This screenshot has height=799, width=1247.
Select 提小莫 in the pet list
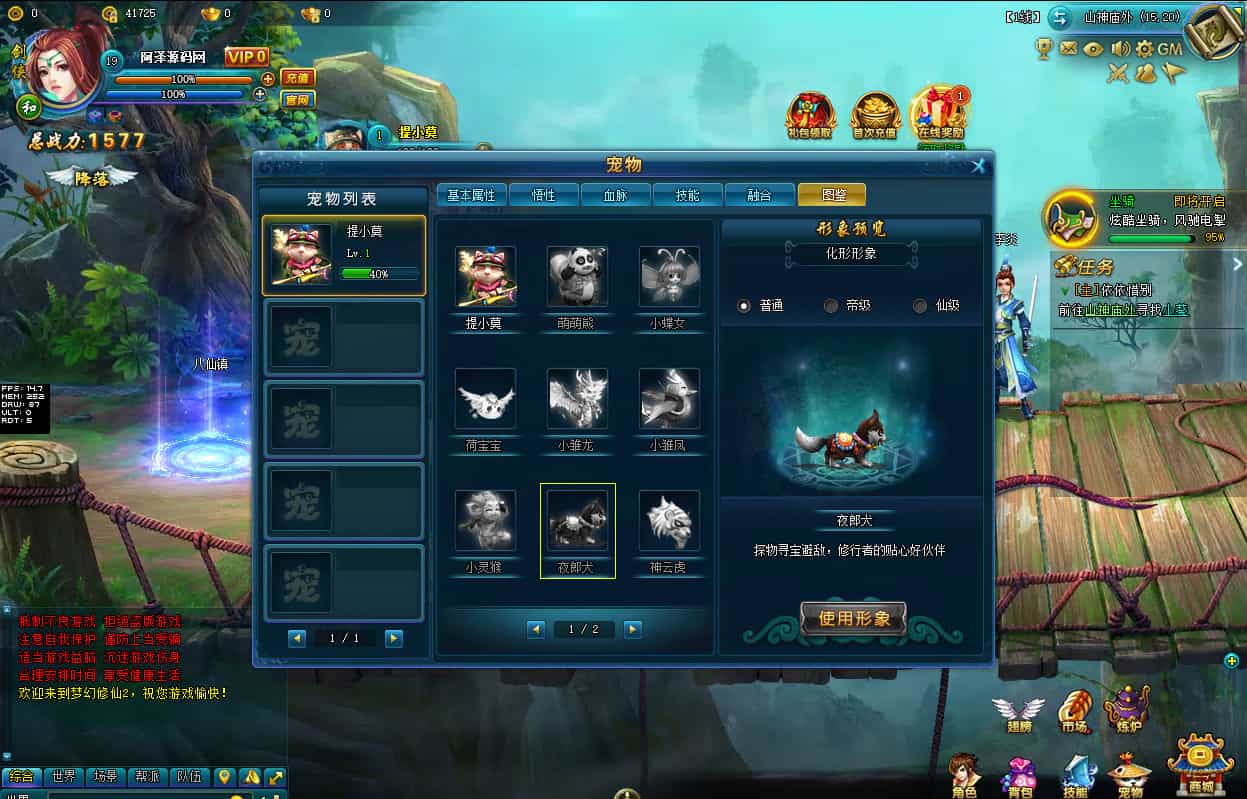tap(344, 256)
